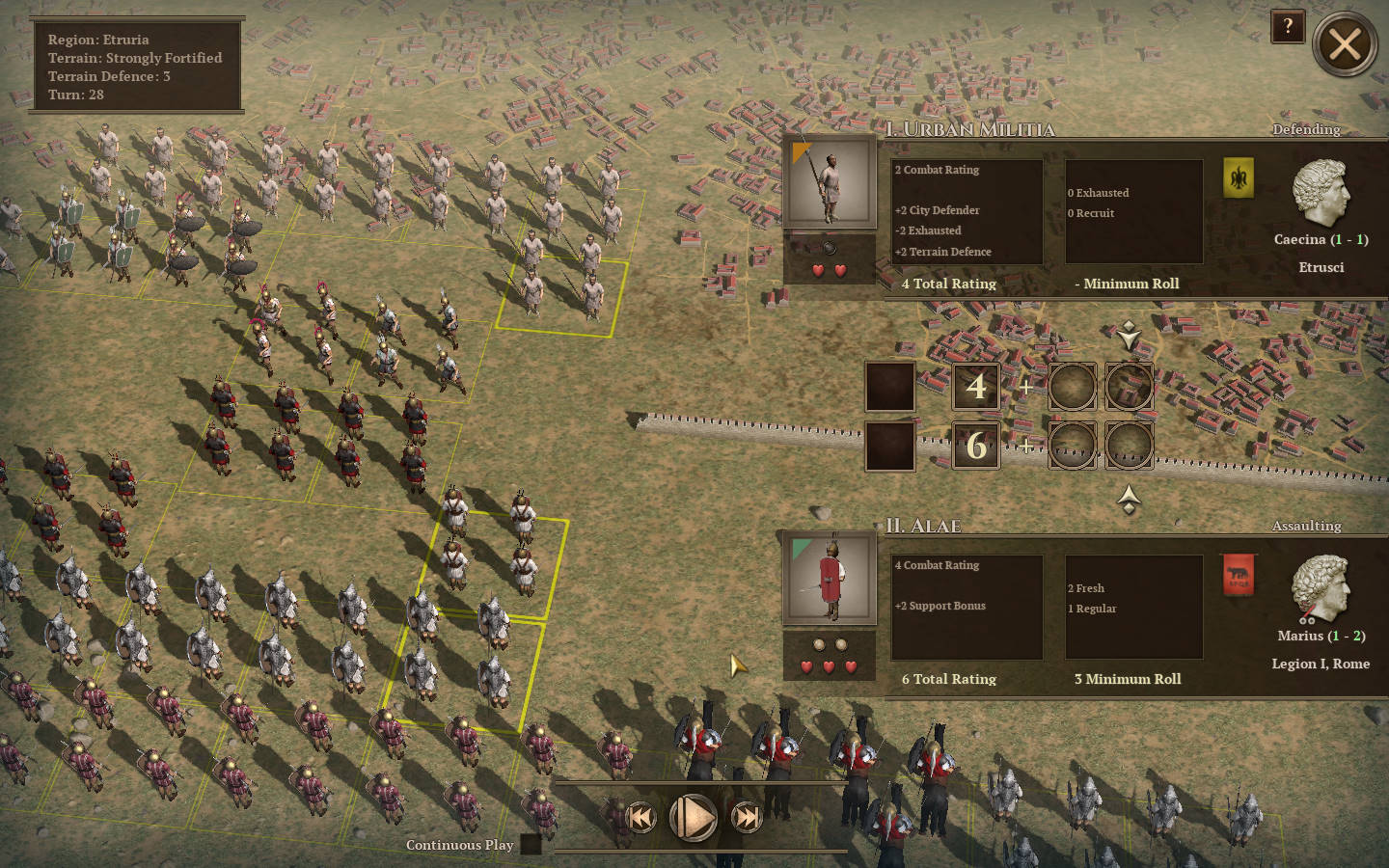The width and height of the screenshot is (1389, 868).
Task: Click the Etrusci faction banner
Action: point(1239,178)
